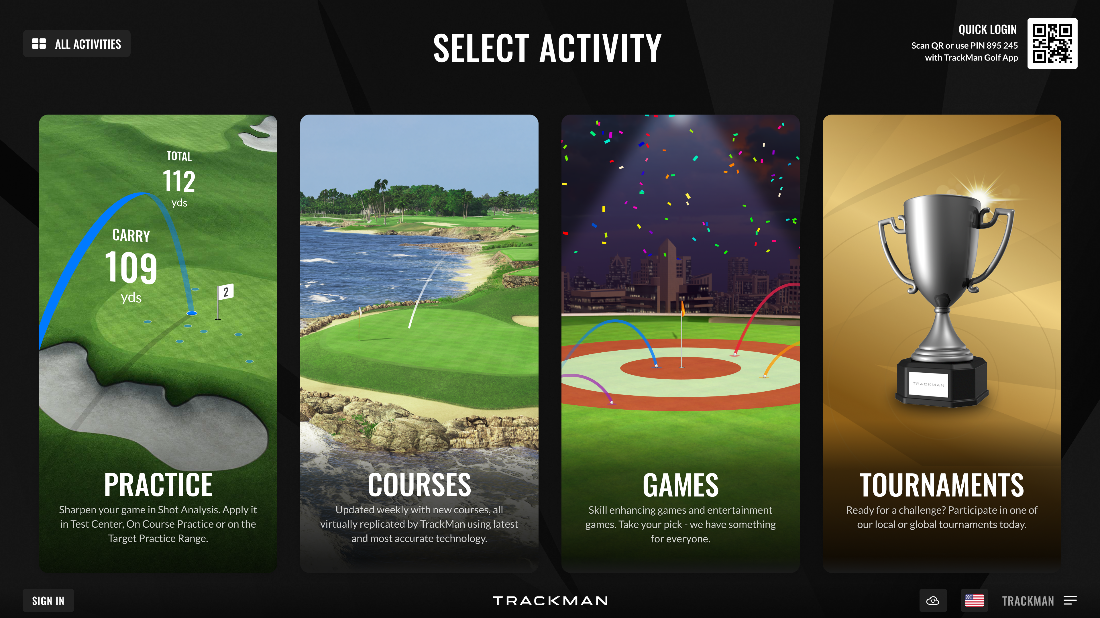Click the Sign In button

48,601
